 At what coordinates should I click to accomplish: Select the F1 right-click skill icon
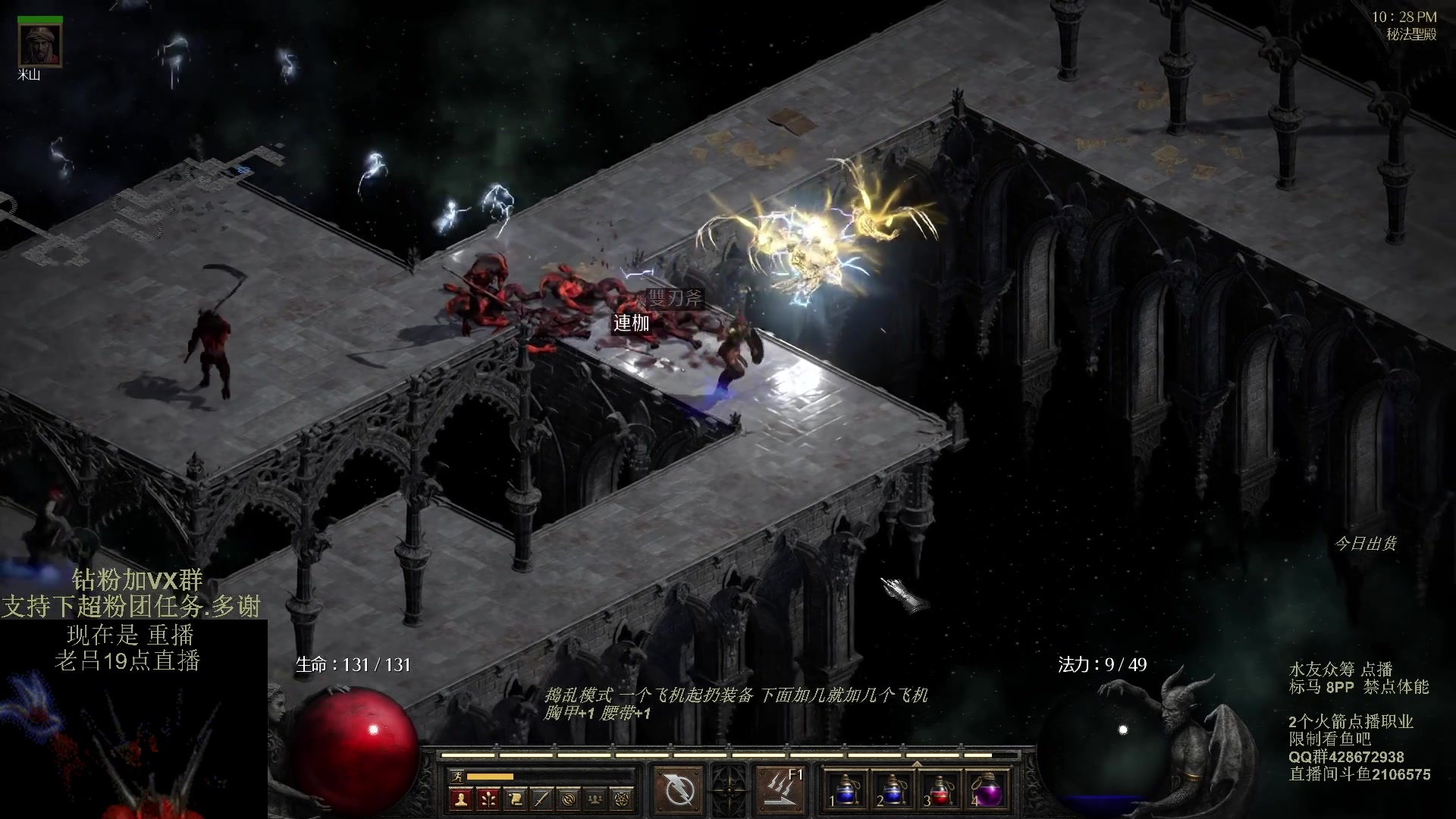(780, 789)
